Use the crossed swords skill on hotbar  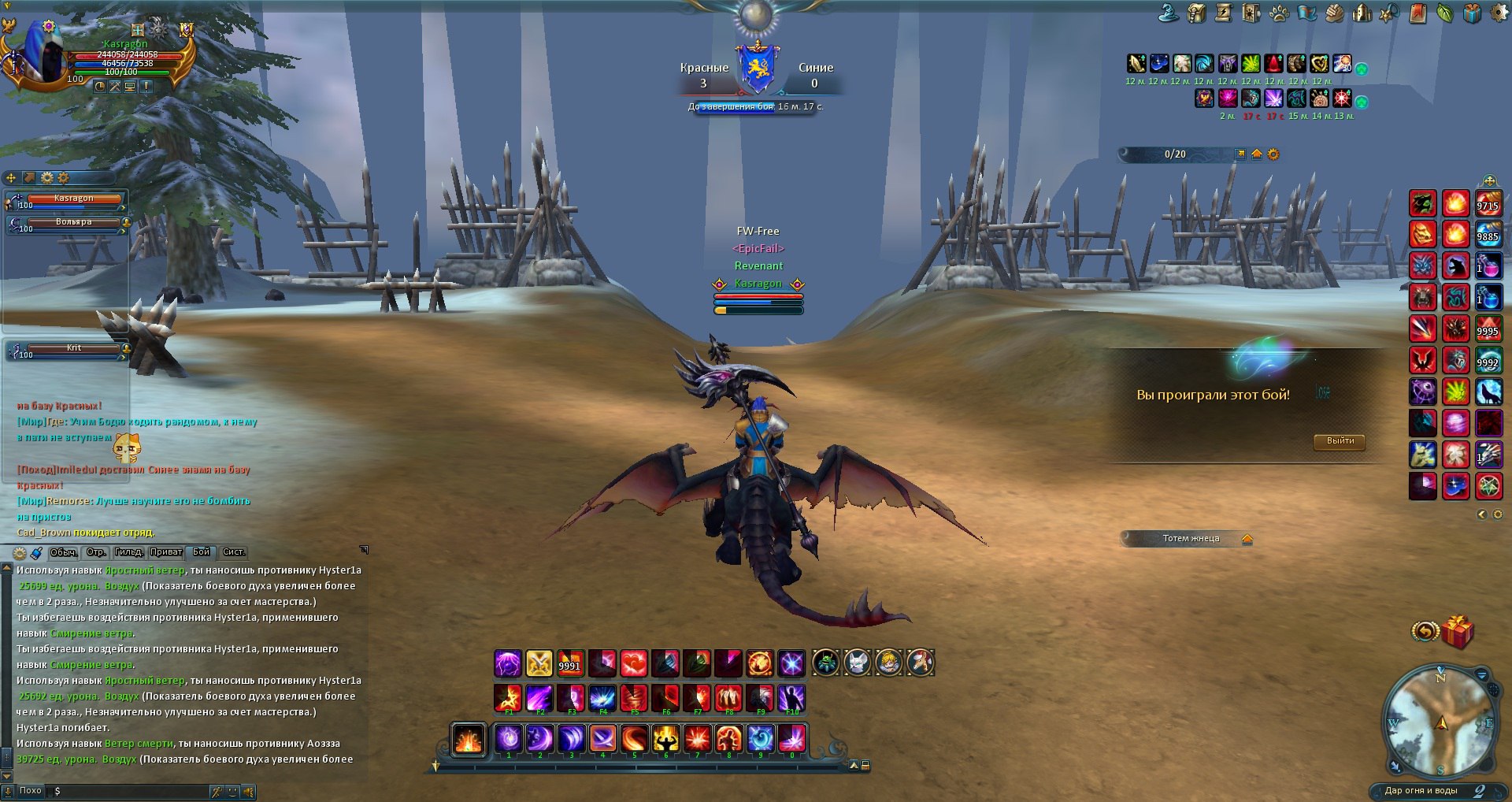coord(539,663)
